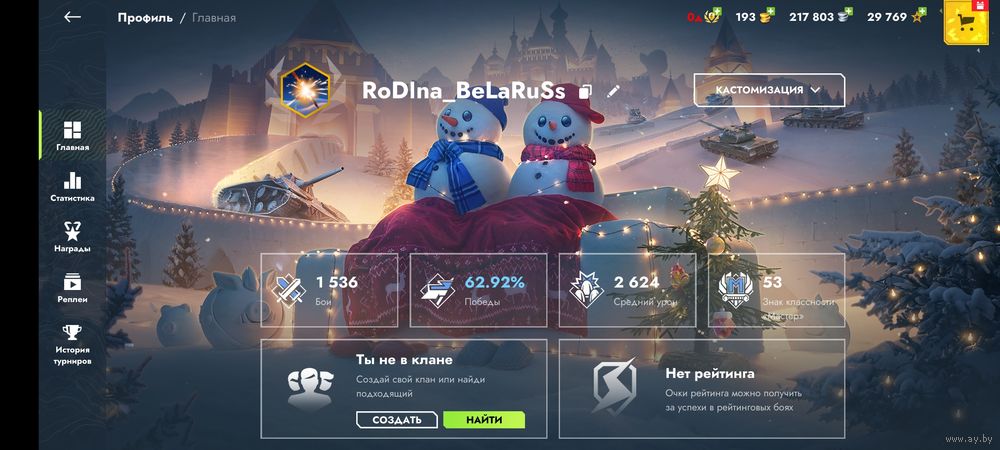Click the player avatar emblem
This screenshot has height=450, width=1000.
click(301, 90)
